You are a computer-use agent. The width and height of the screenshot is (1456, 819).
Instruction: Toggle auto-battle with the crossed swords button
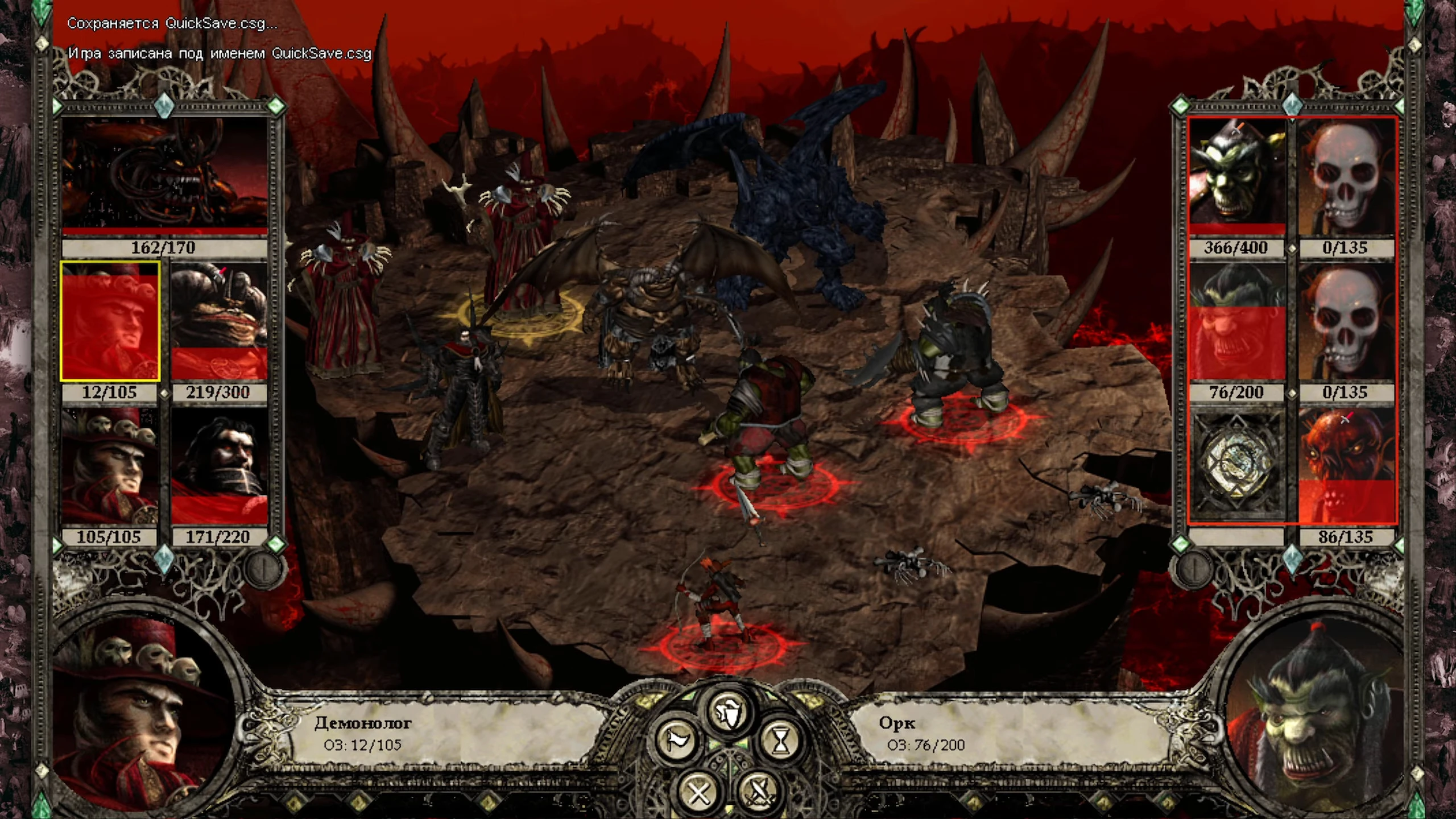(758, 790)
